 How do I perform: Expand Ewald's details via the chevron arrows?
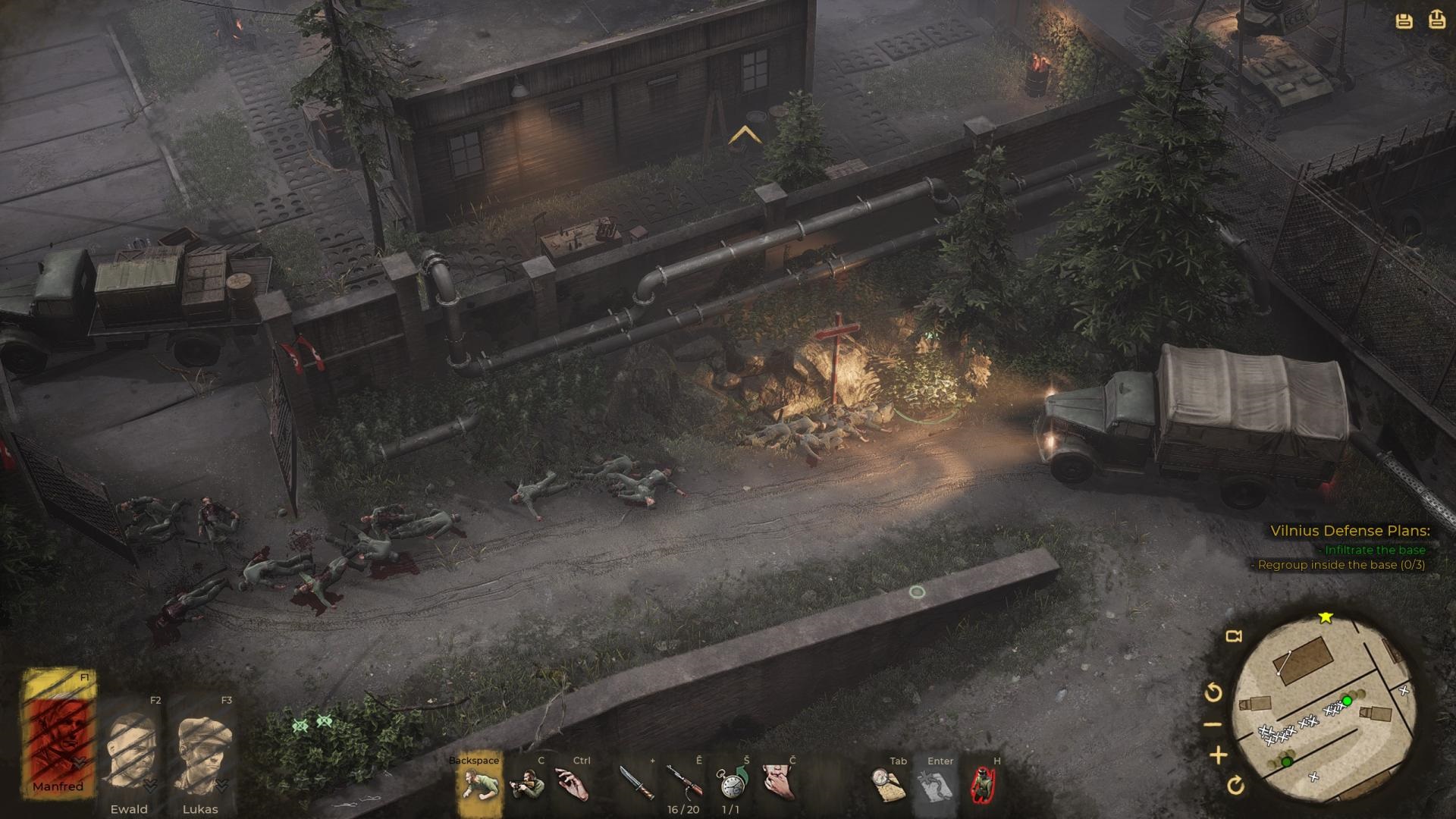pyautogui.click(x=150, y=786)
